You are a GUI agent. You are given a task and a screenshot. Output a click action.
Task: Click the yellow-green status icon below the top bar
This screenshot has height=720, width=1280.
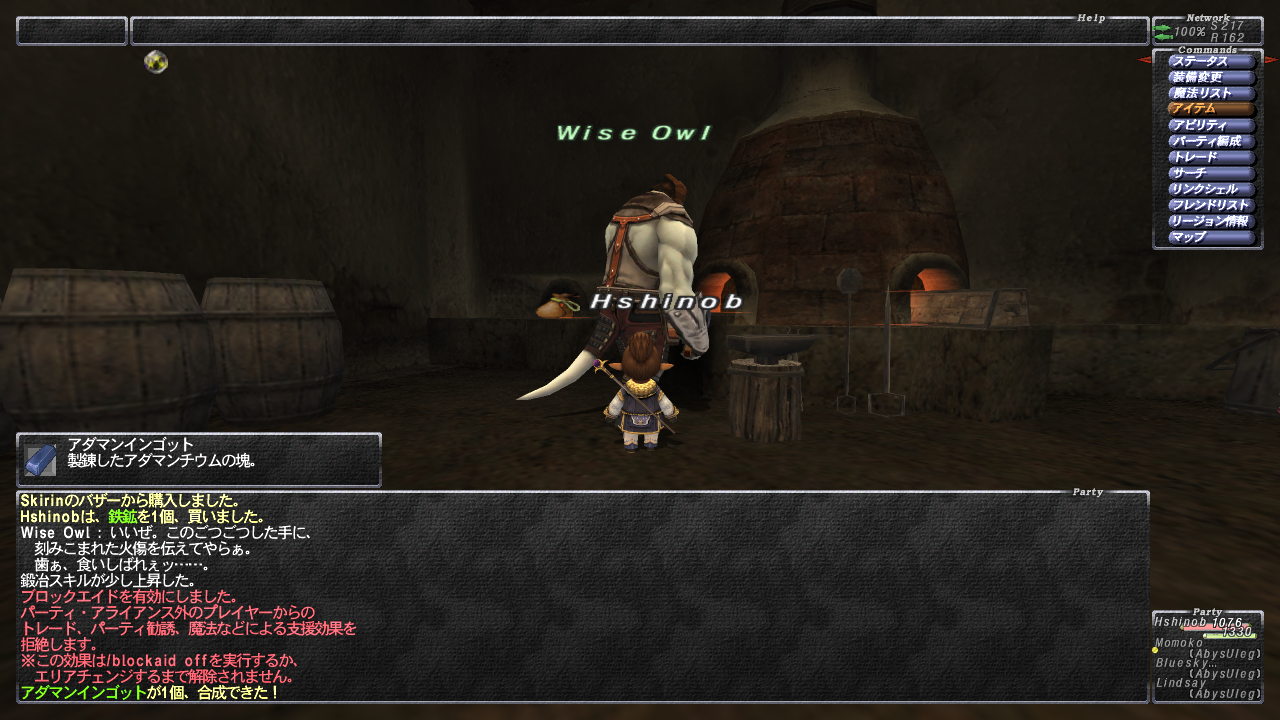tap(156, 62)
